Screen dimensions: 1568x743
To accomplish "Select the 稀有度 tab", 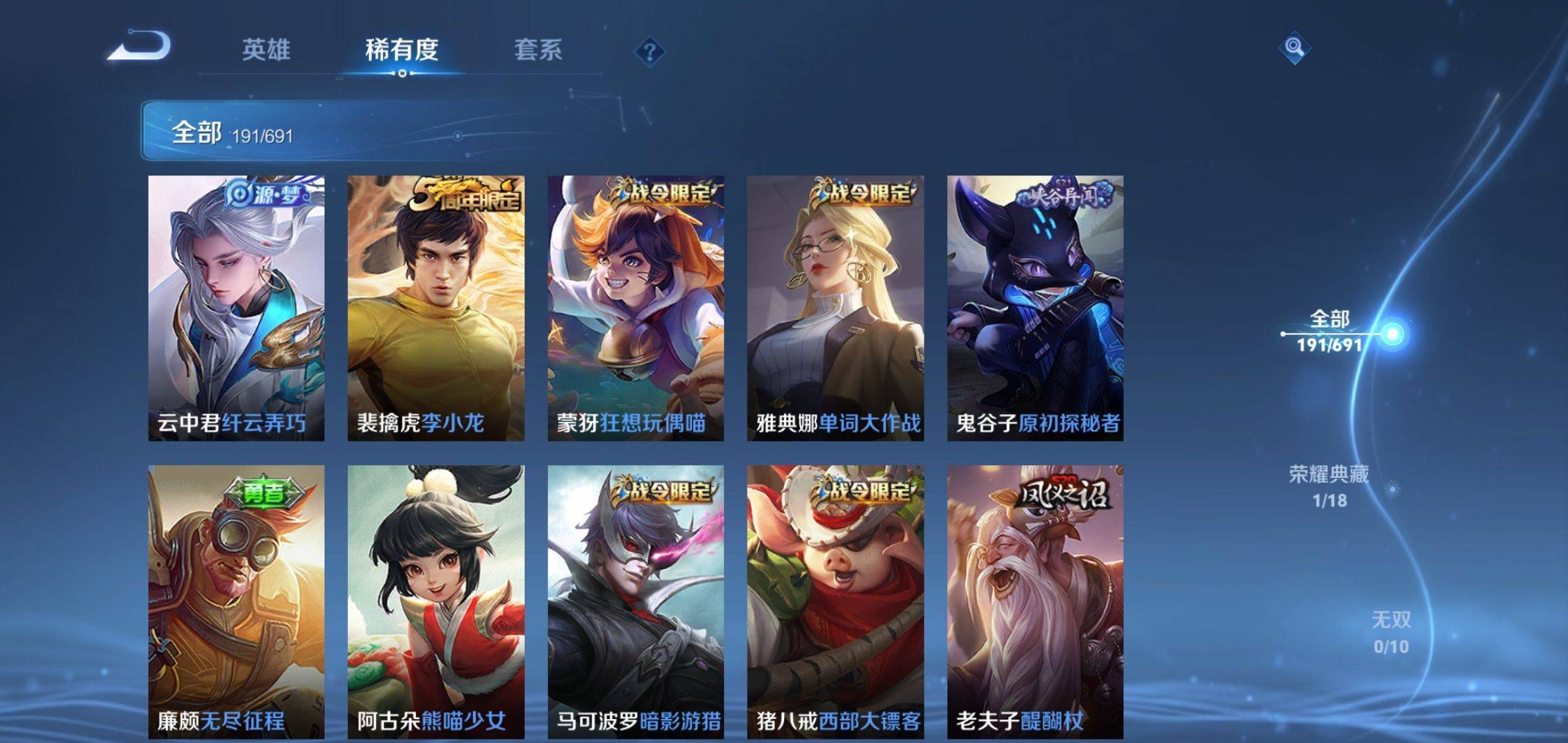I will point(402,50).
